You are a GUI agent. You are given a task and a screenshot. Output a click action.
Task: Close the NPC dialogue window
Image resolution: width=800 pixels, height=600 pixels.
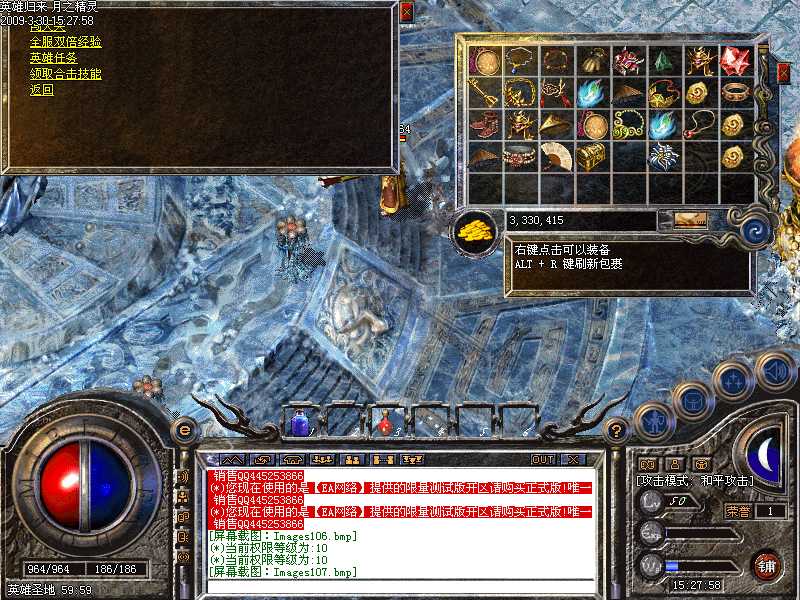click(406, 12)
